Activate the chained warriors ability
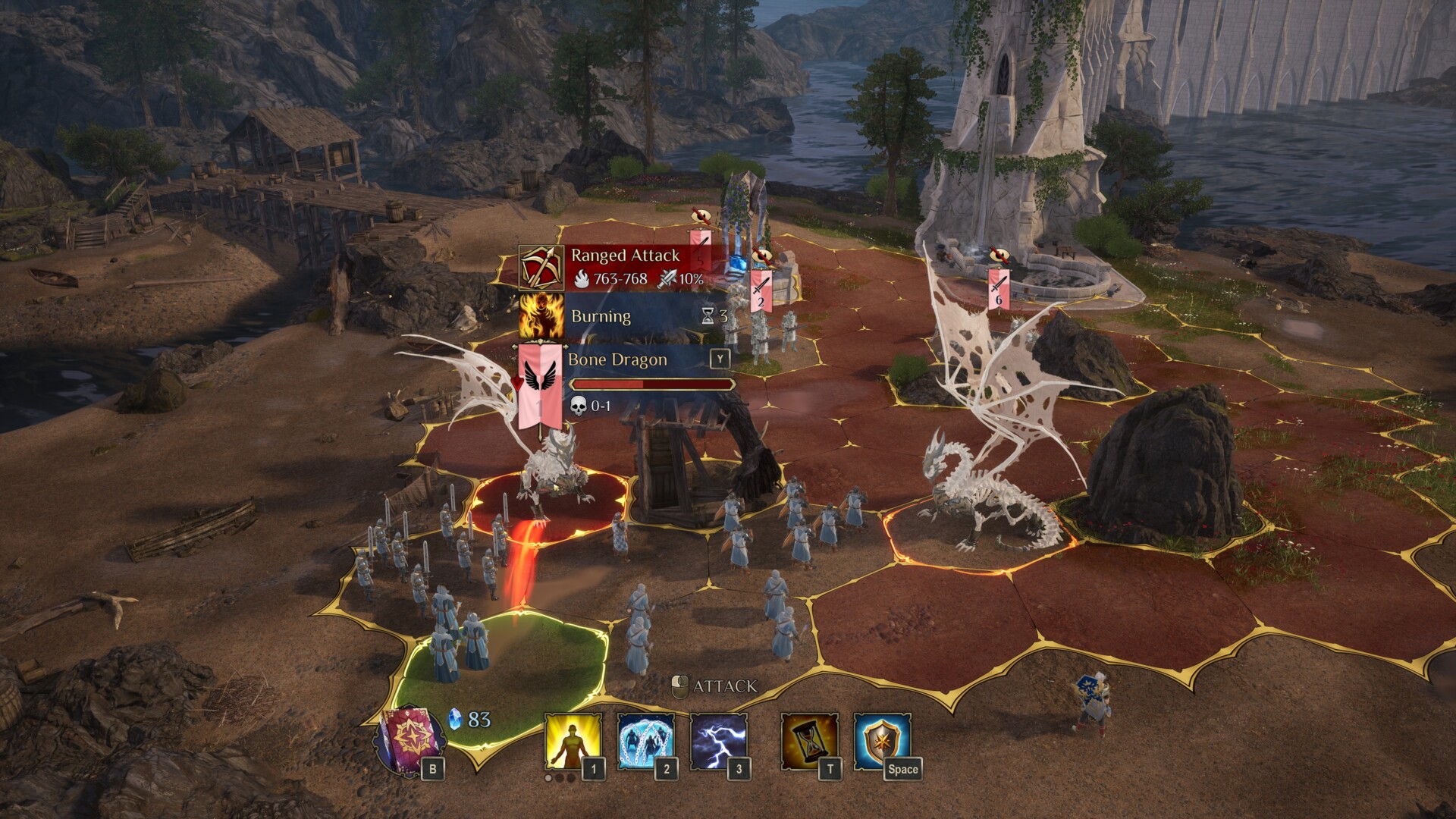This screenshot has width=1456, height=819. coord(645,741)
